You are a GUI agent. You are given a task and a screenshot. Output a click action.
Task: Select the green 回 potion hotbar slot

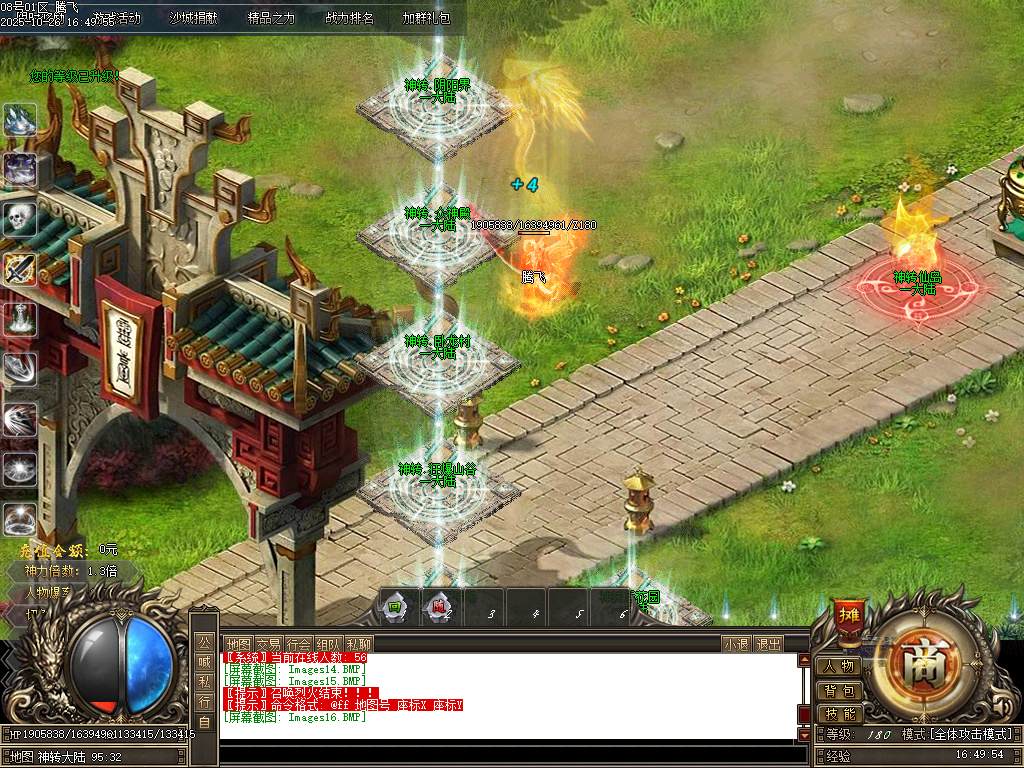(395, 606)
